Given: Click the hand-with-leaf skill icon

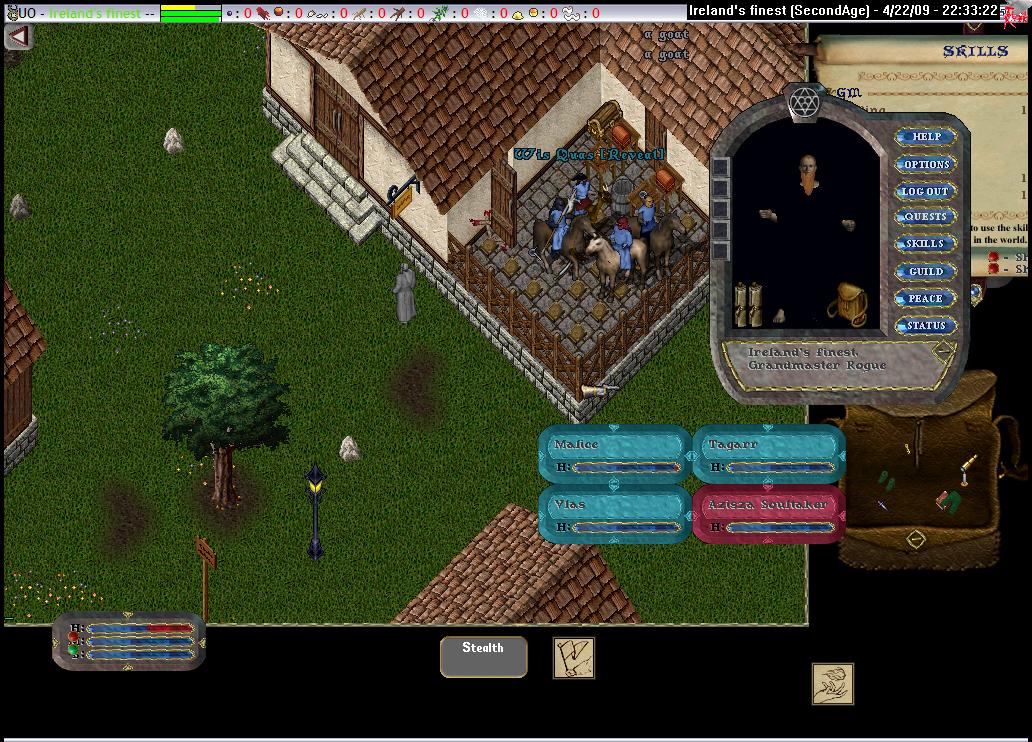Looking at the screenshot, I should (x=832, y=684).
